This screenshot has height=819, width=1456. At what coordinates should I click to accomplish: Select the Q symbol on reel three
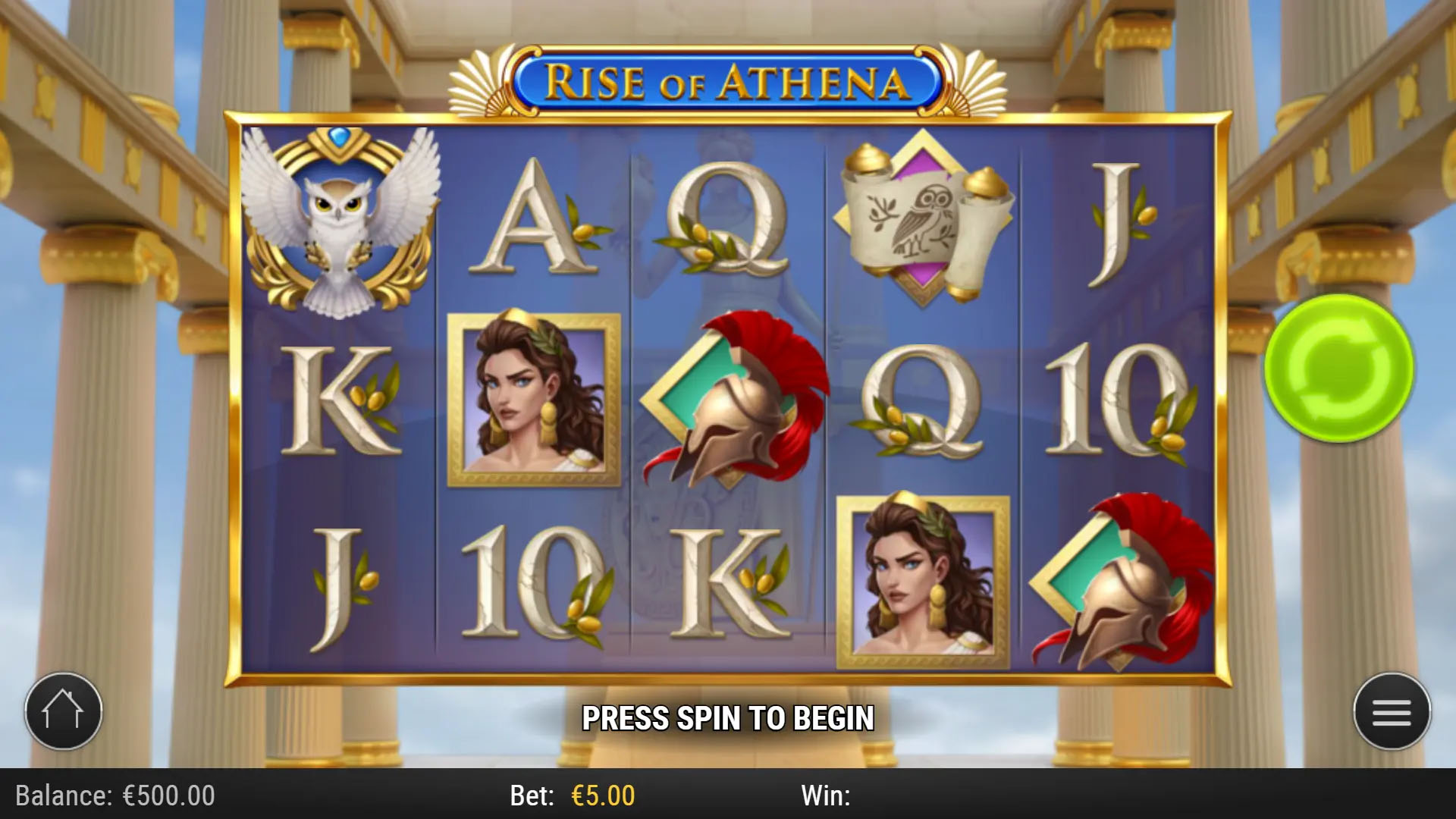732,220
